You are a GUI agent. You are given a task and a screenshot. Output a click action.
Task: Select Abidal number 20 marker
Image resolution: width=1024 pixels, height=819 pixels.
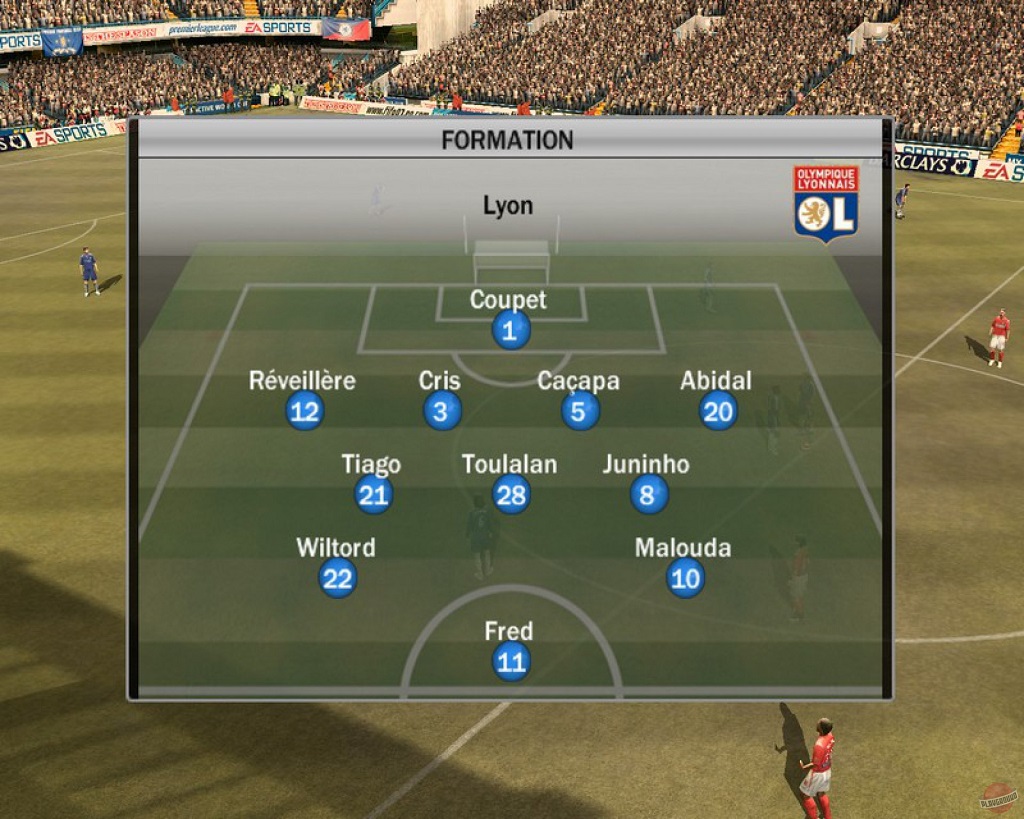pos(718,411)
